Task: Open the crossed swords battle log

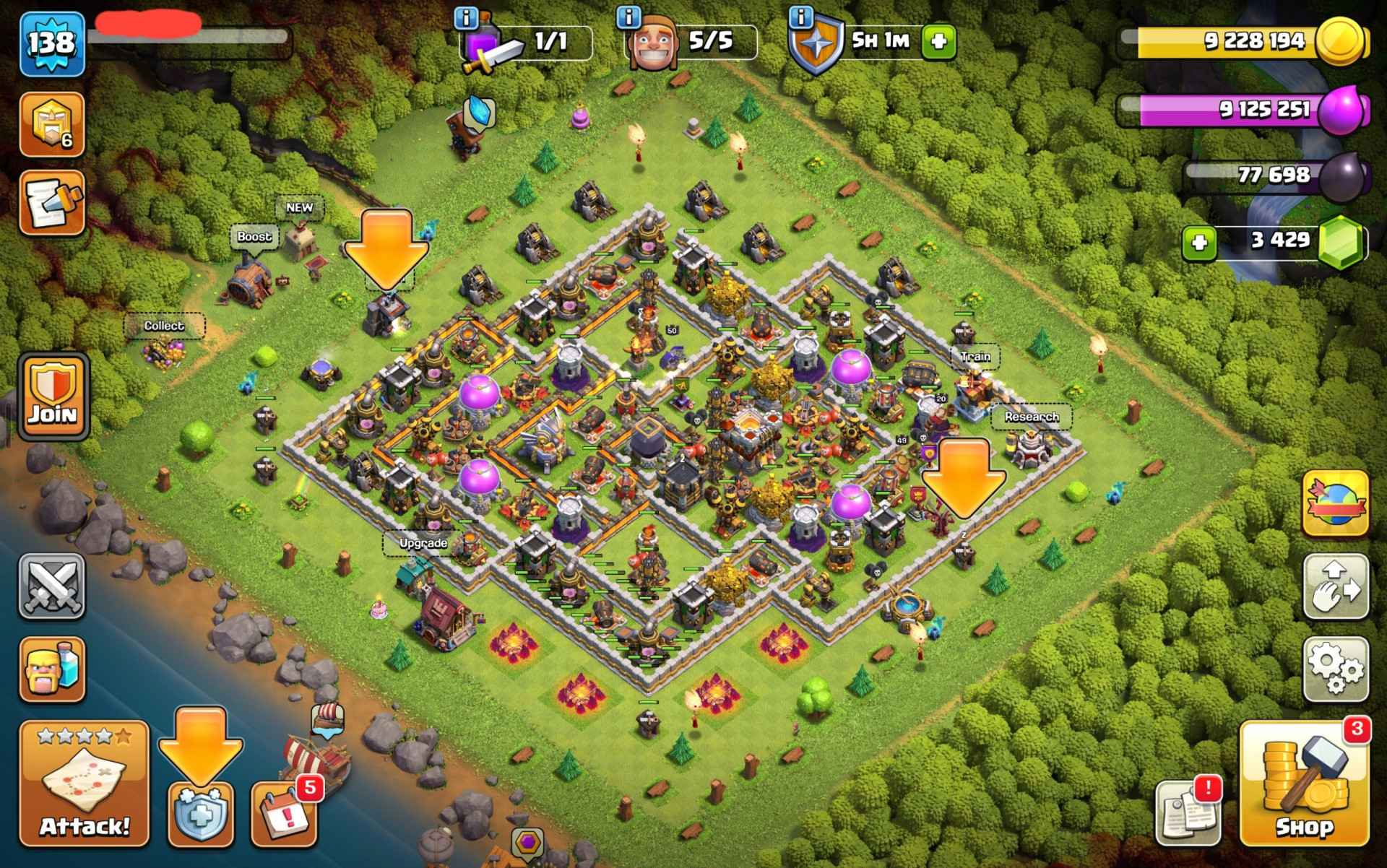Action: tap(51, 586)
